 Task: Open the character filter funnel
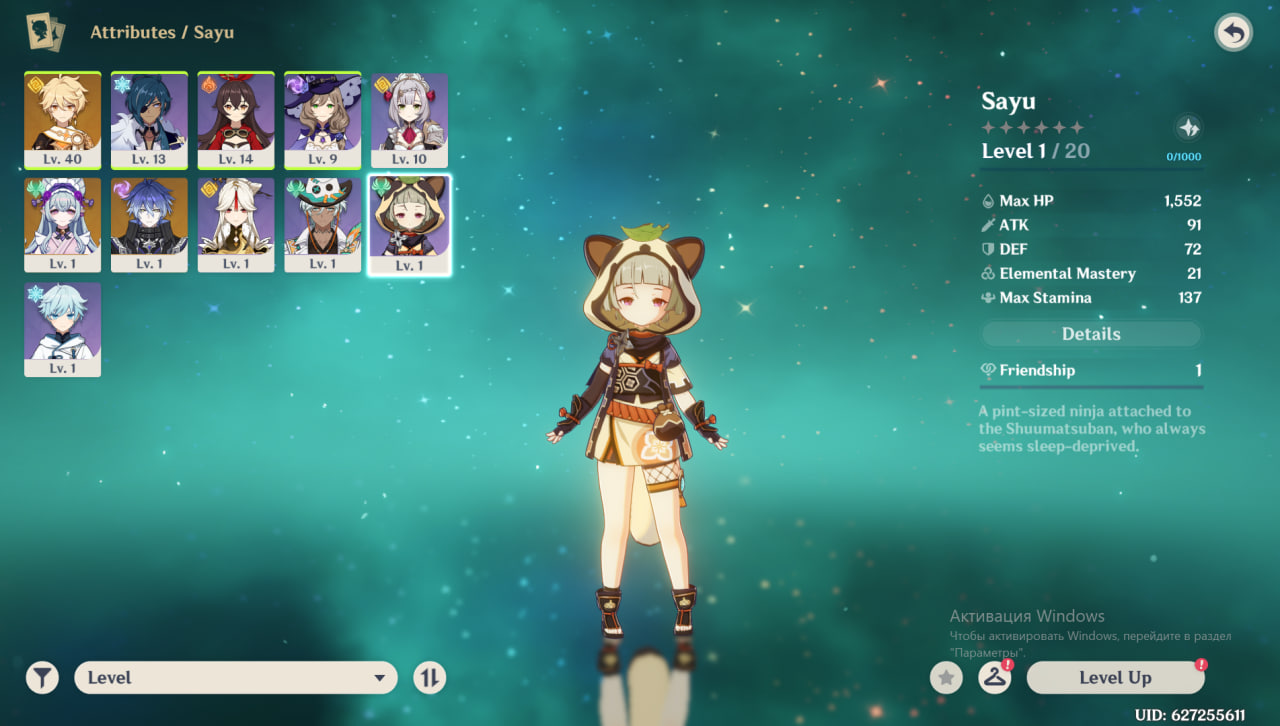(x=42, y=678)
